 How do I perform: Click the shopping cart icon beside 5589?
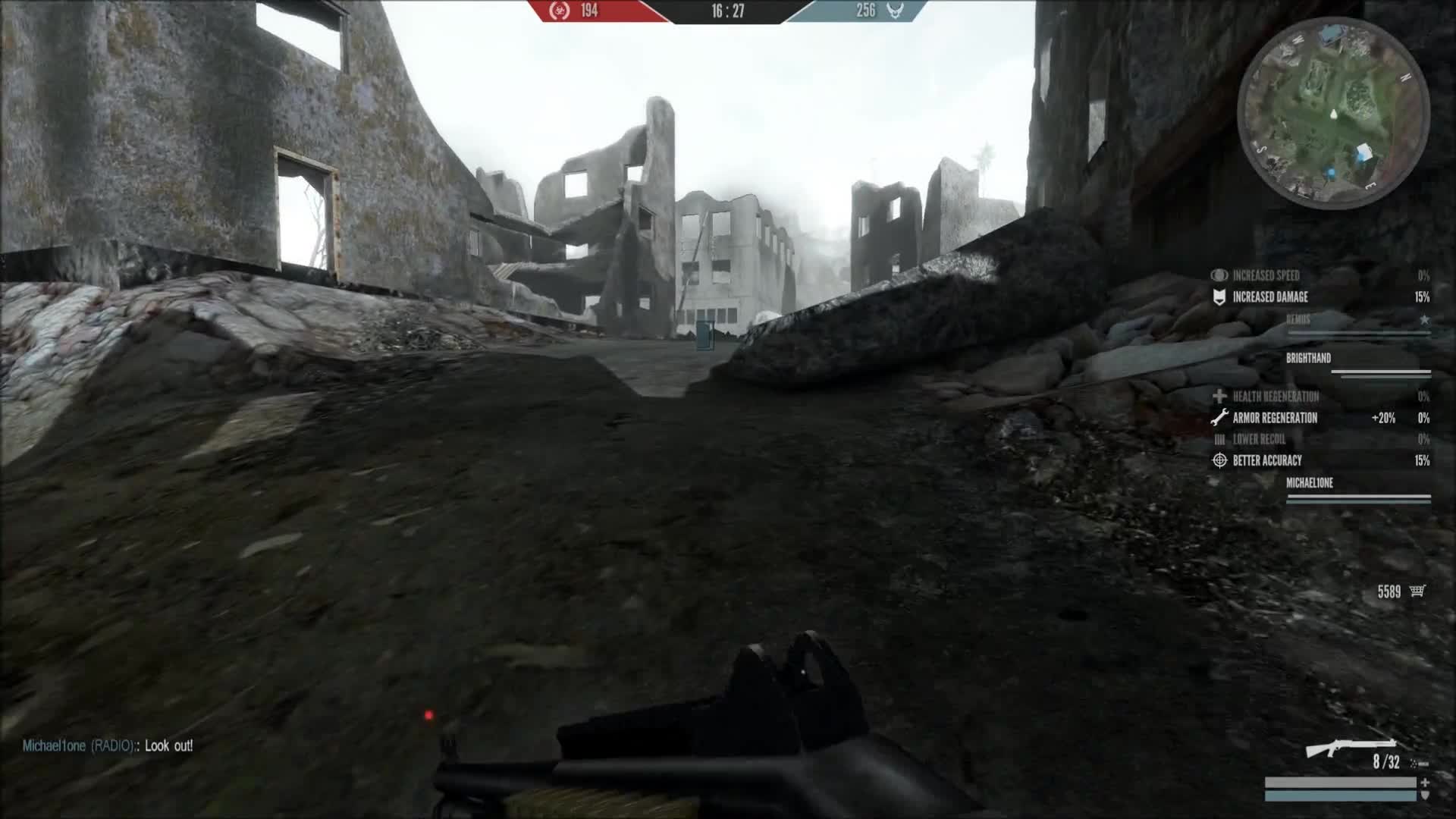(1418, 589)
